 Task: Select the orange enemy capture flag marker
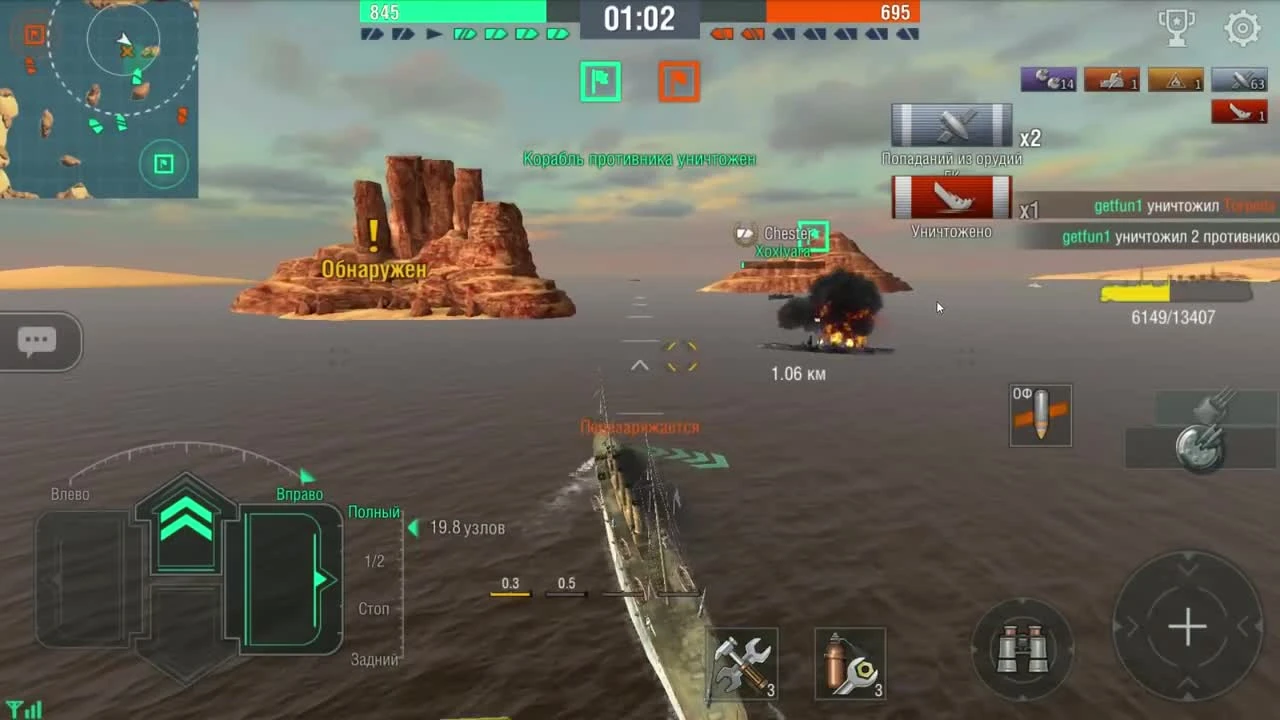pos(679,81)
